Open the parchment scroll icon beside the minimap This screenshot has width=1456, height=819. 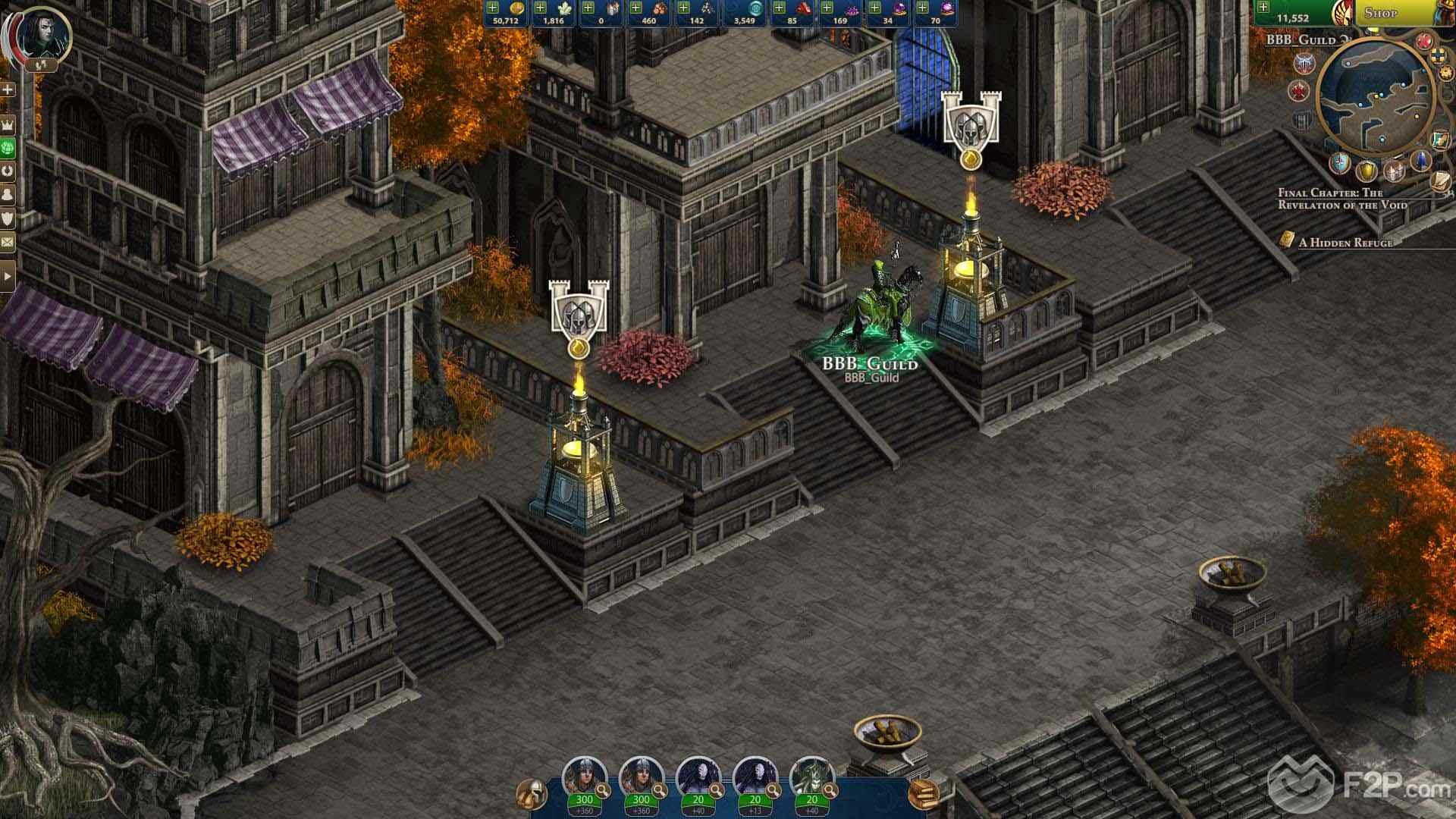coord(1440,180)
